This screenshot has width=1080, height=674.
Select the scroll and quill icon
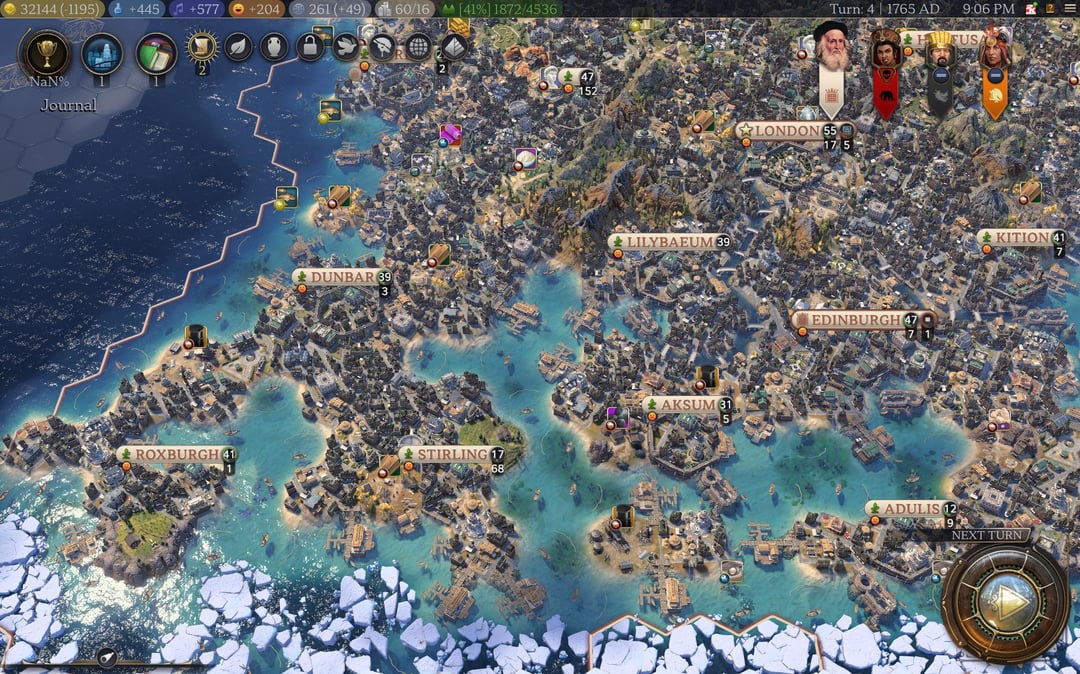pos(202,46)
